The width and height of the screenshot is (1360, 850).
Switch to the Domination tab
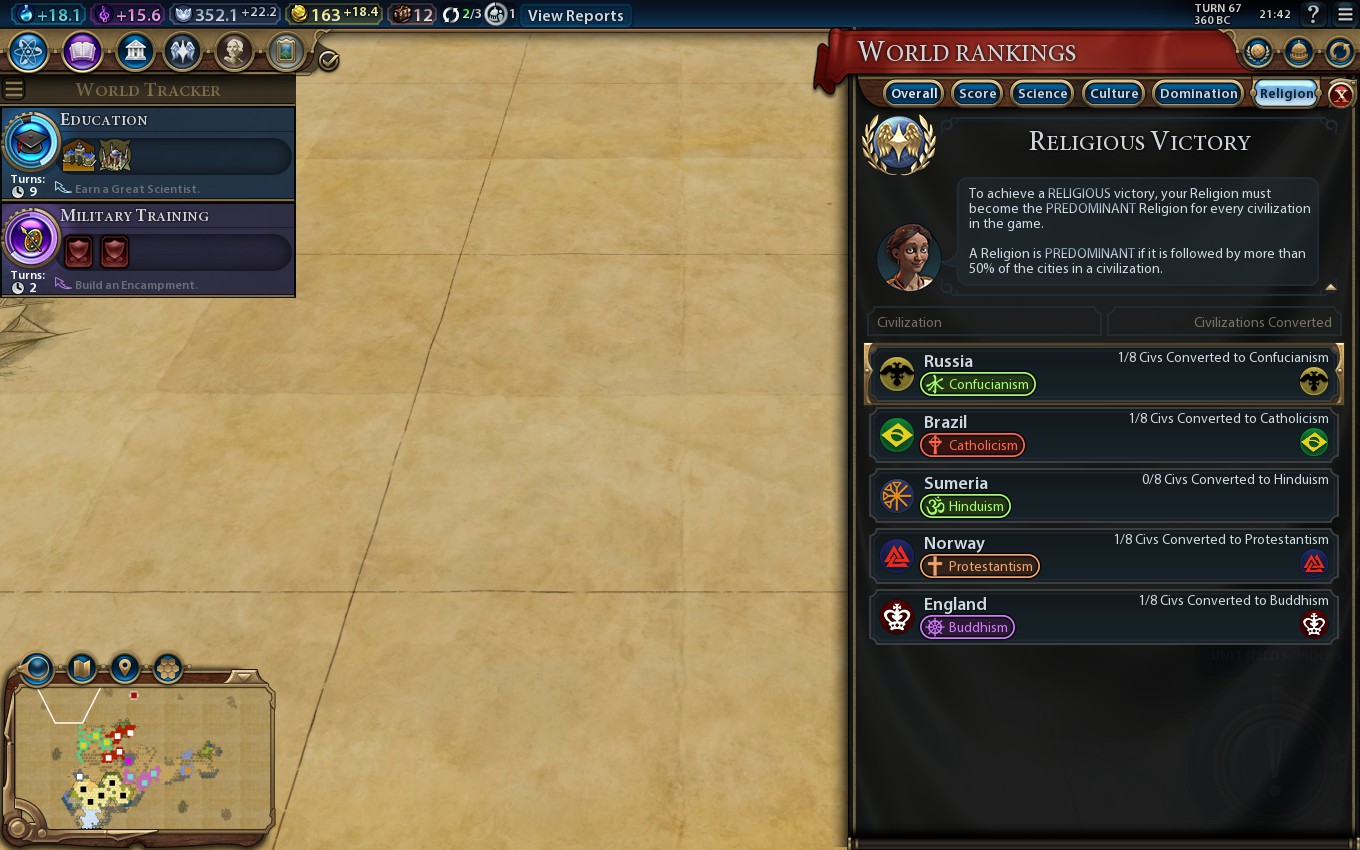tap(1198, 93)
